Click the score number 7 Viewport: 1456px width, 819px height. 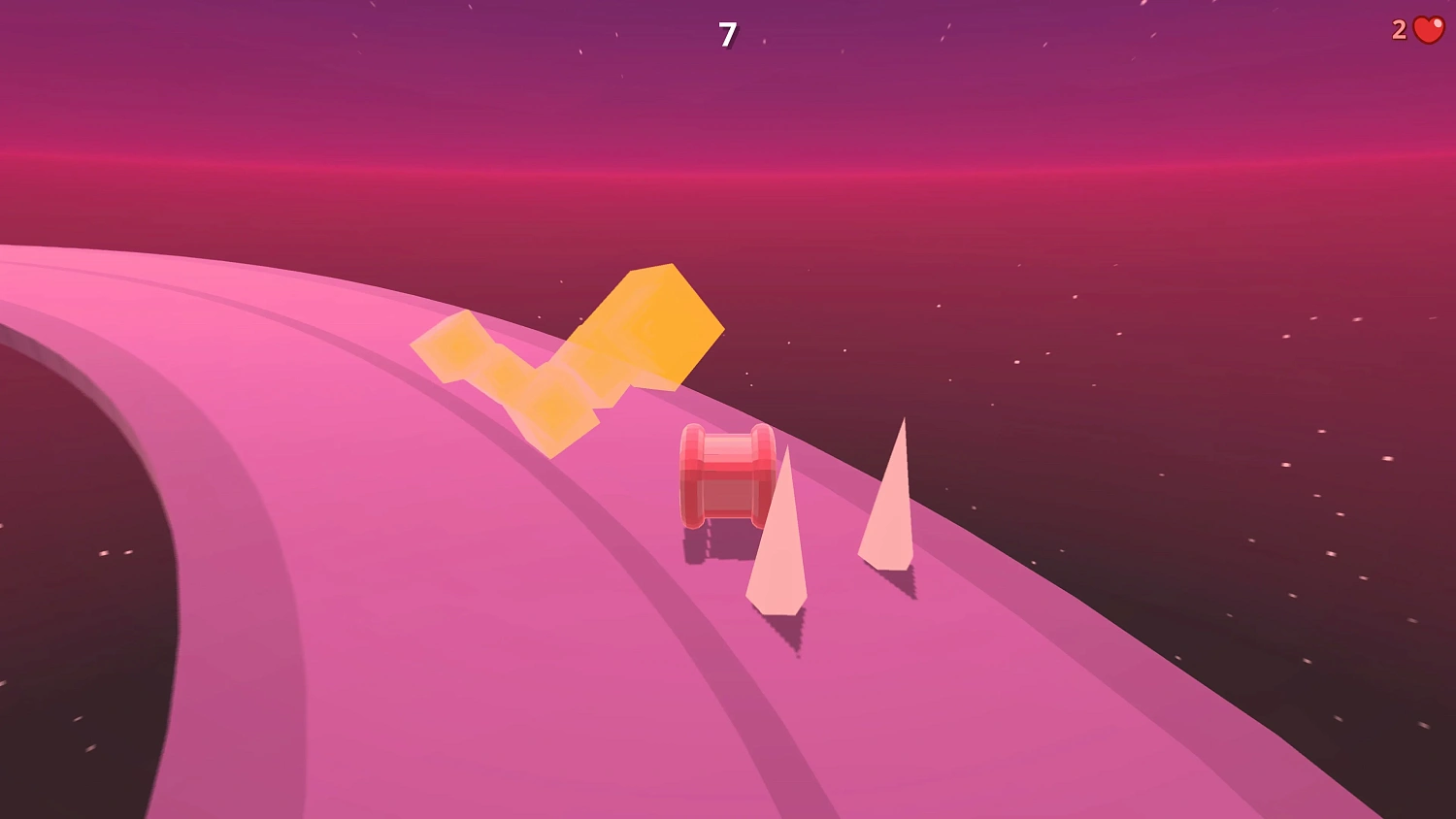pos(727,33)
